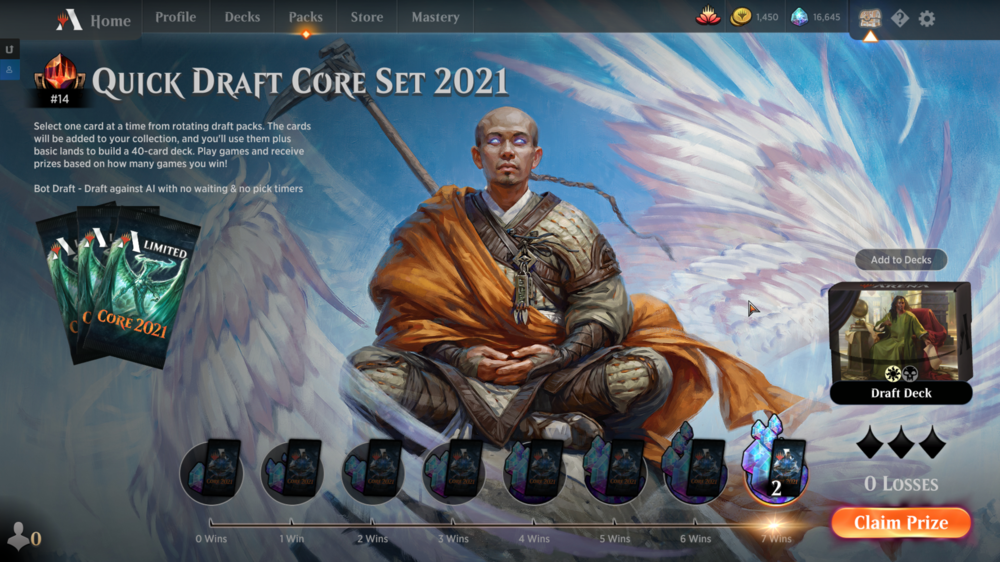
Task: Open the Profile tab
Action: 175,17
